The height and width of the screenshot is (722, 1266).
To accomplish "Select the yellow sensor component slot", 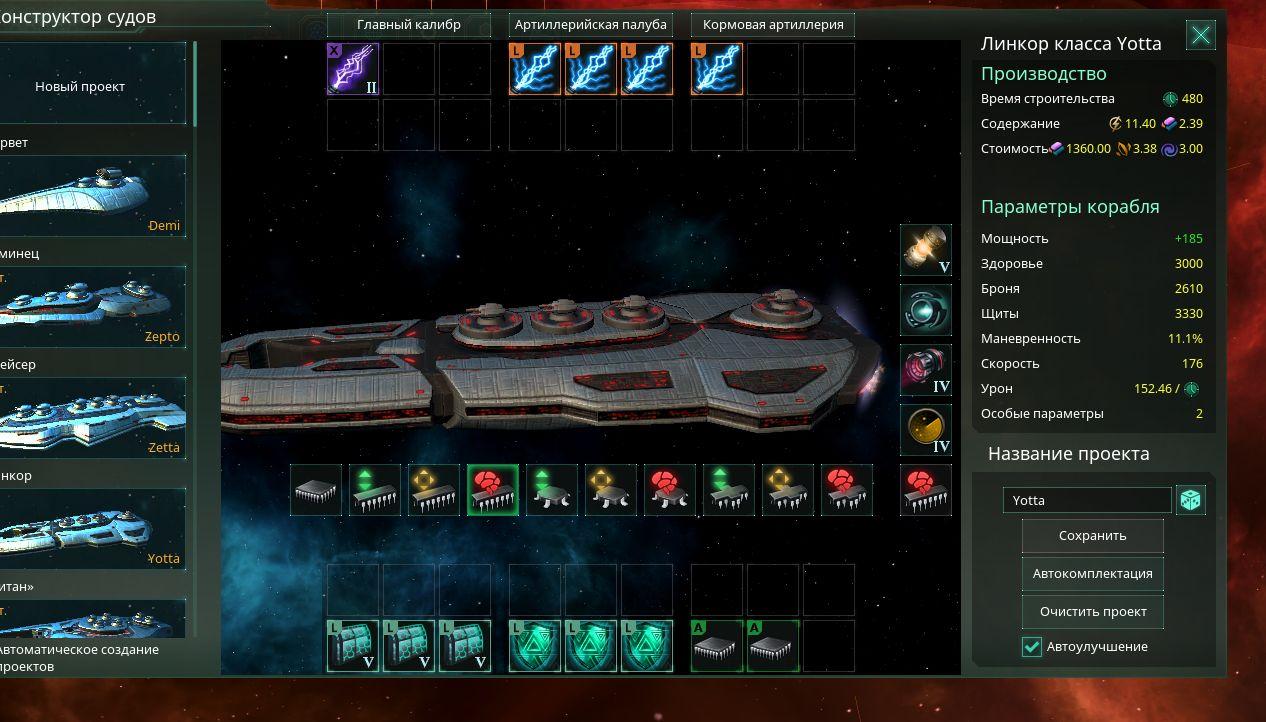I will 925,430.
